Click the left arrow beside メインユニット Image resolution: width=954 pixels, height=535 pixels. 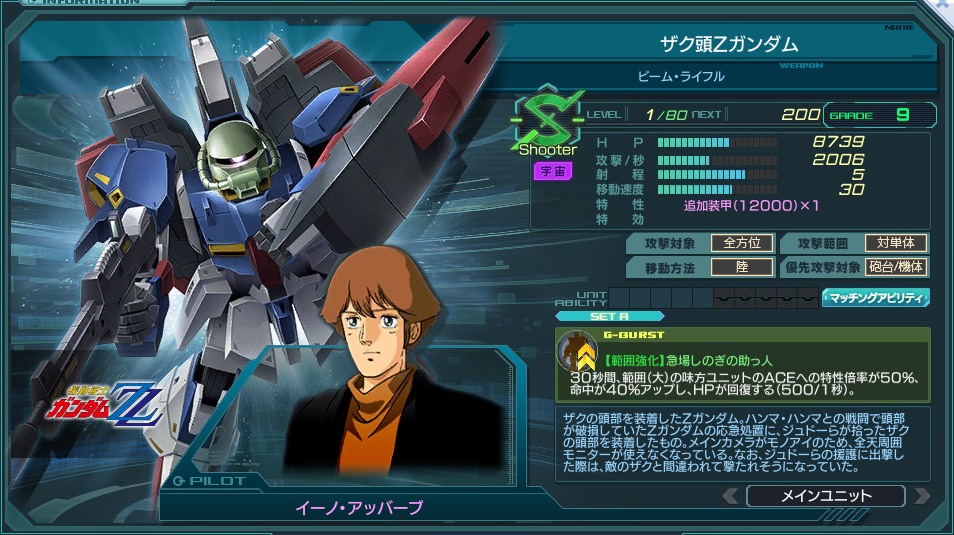(731, 496)
